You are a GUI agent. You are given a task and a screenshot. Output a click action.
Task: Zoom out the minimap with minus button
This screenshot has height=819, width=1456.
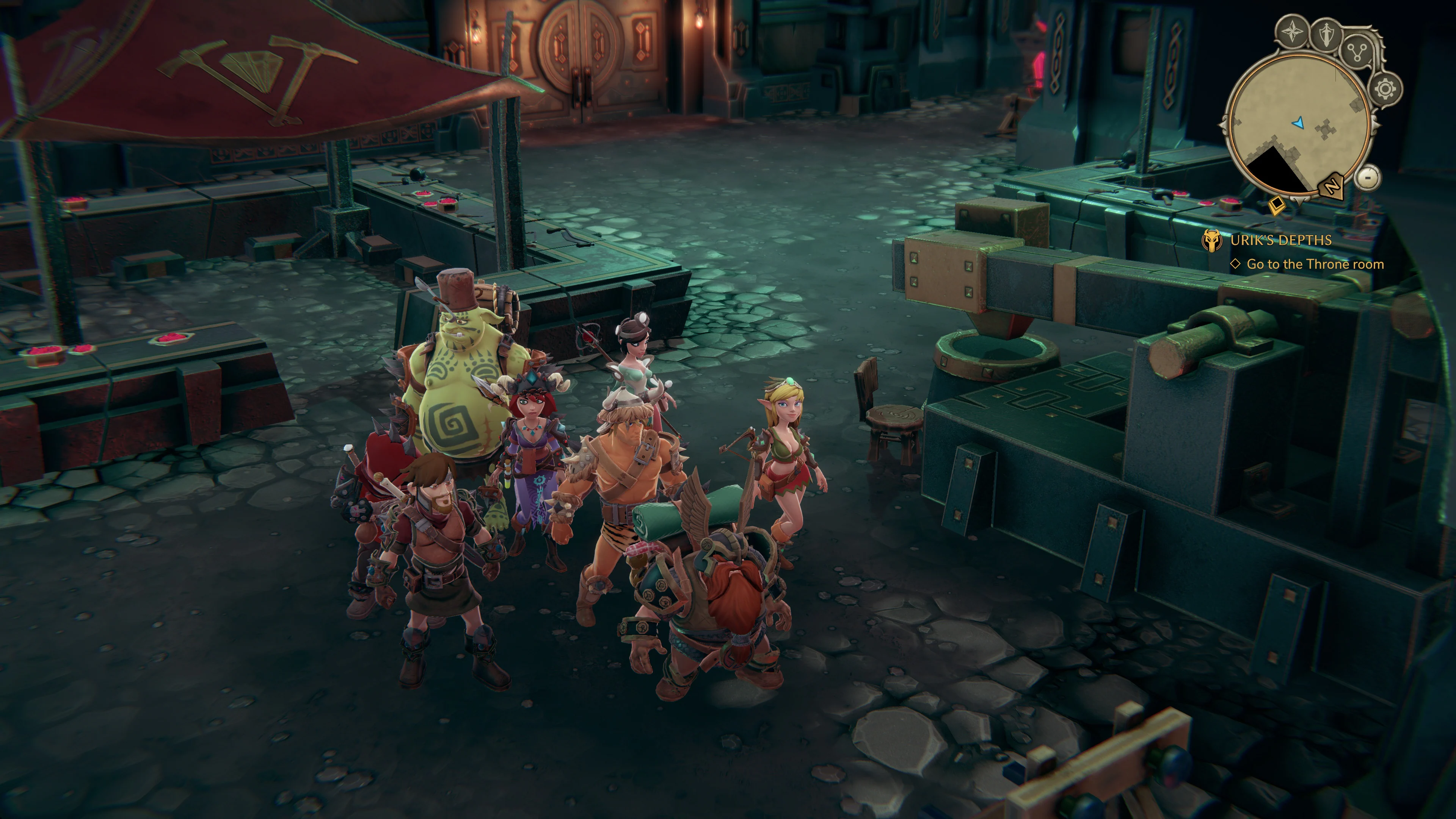coord(1368,177)
